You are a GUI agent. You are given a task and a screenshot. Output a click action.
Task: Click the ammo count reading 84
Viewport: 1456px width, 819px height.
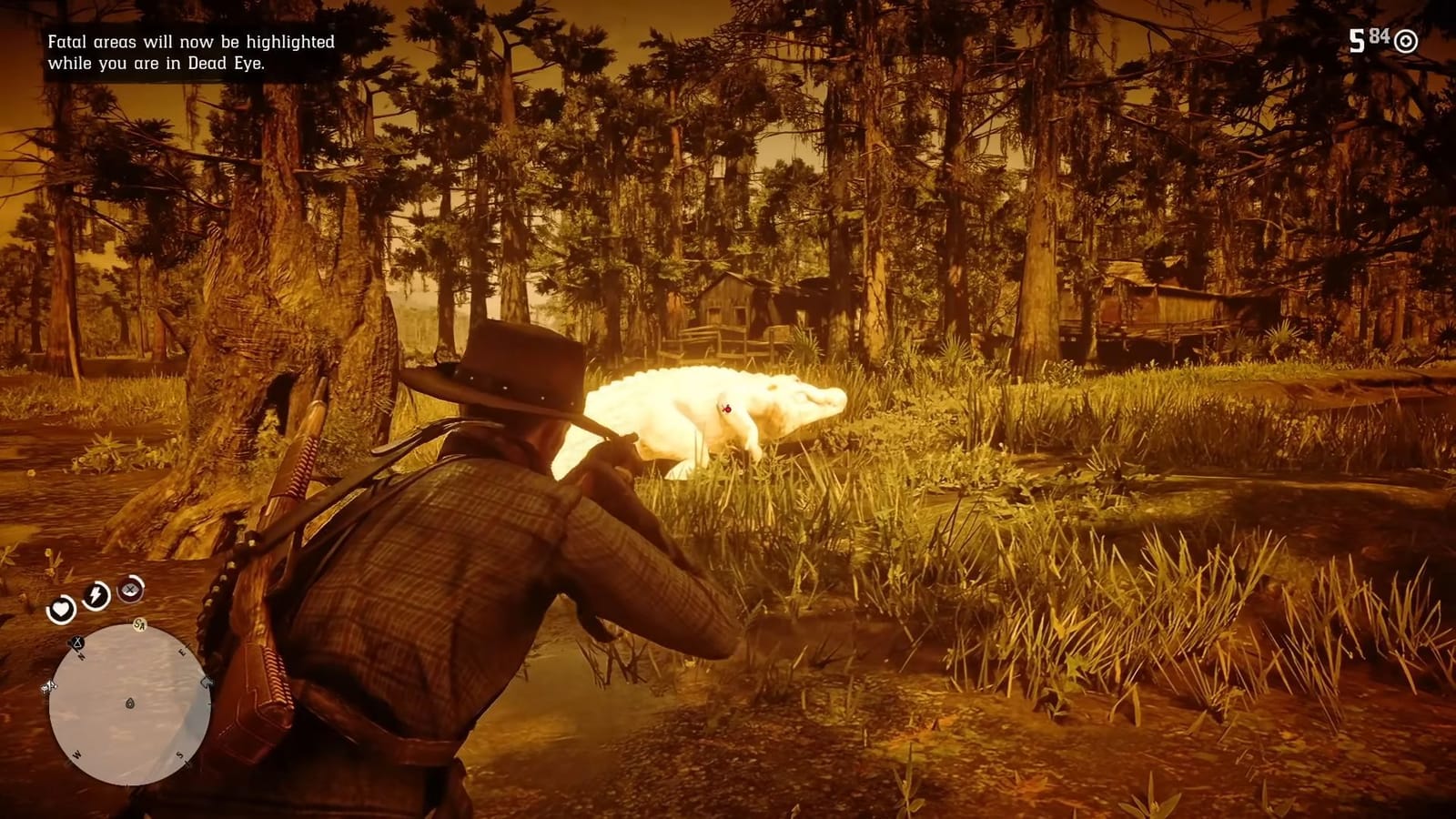1378,36
